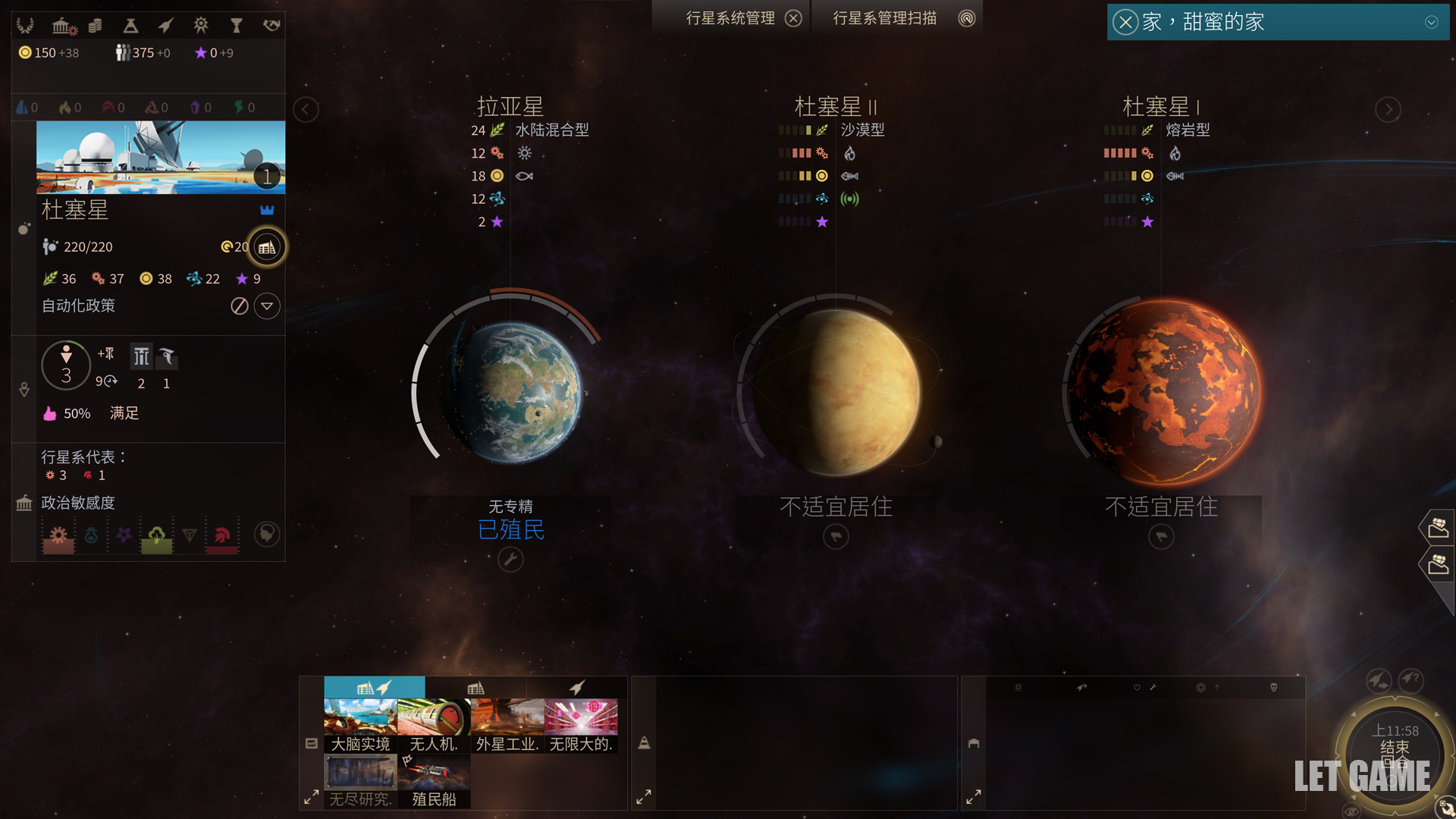
Task: Open 拉亚星 planet wrench specialization button
Action: 510,560
